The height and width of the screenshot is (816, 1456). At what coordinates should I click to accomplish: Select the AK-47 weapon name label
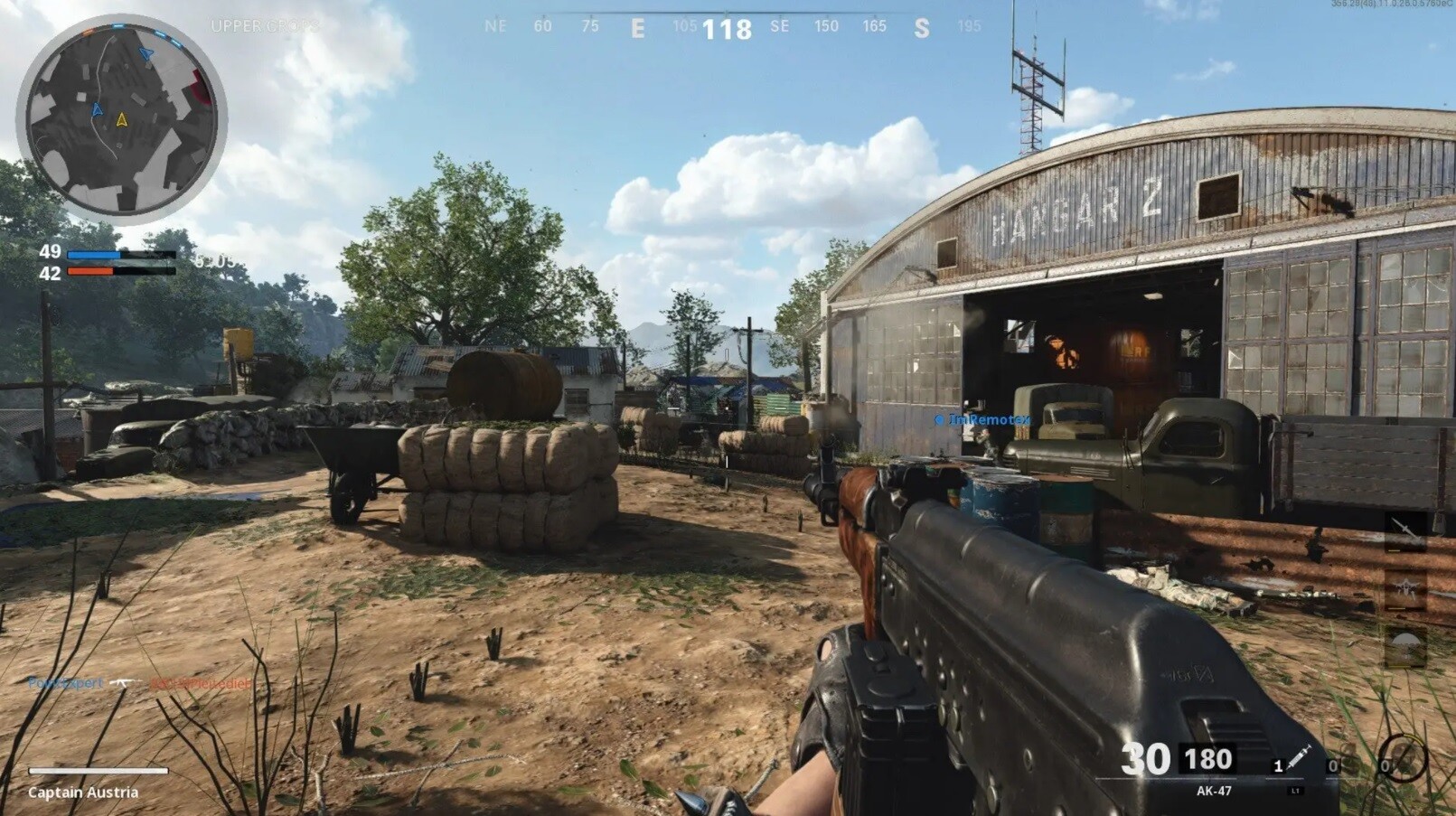(1213, 791)
